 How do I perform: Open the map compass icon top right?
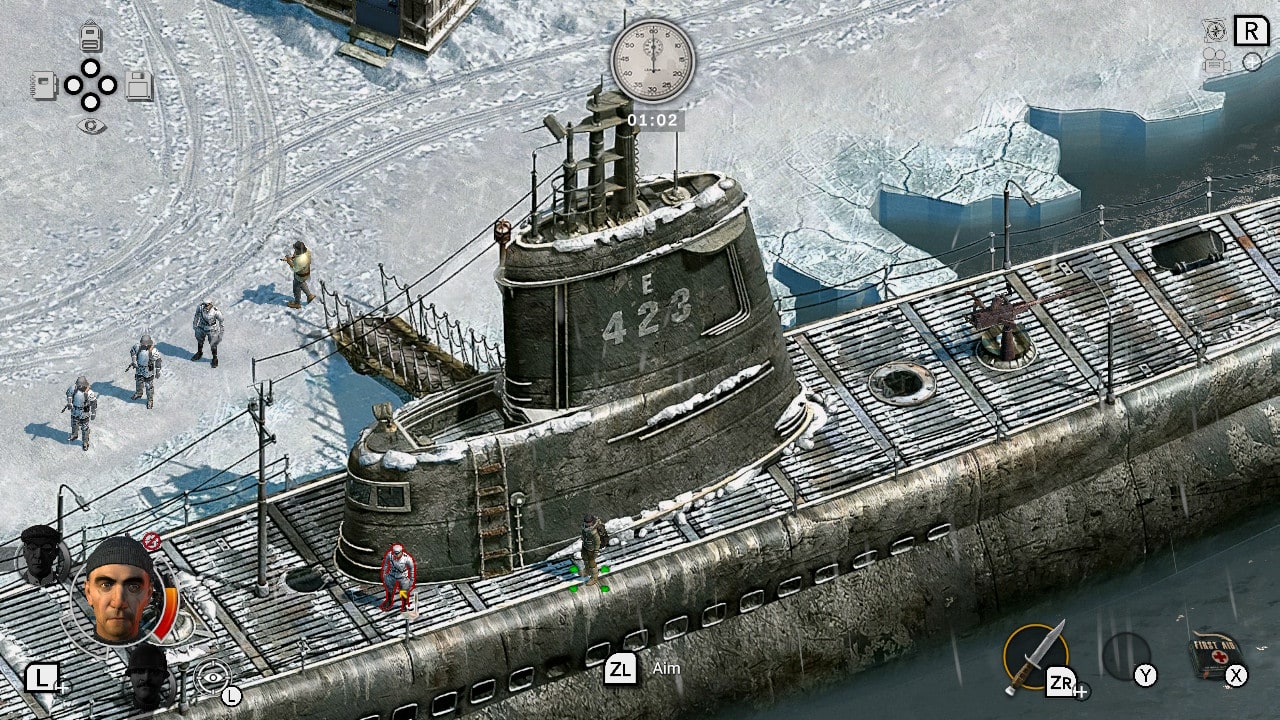point(1216,30)
